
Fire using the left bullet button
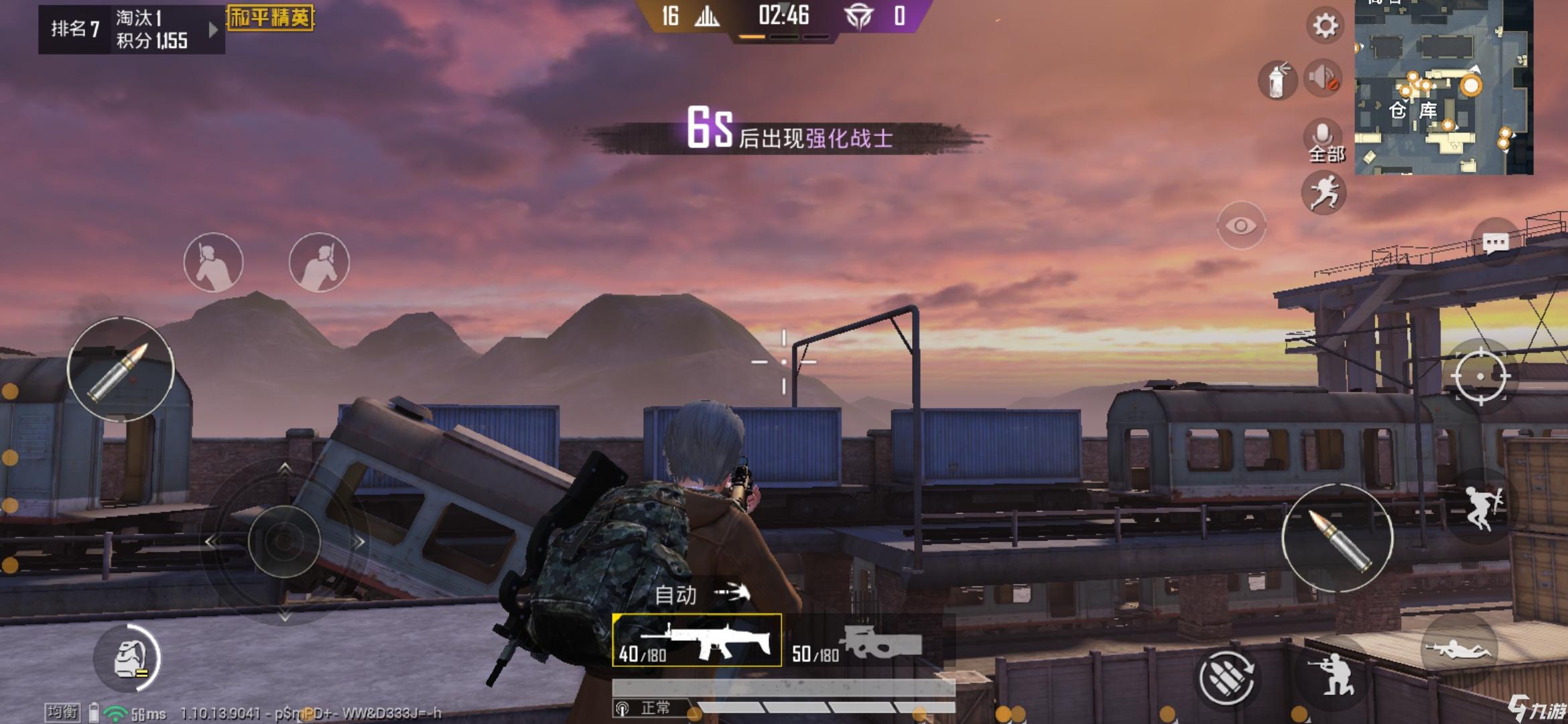click(x=121, y=370)
